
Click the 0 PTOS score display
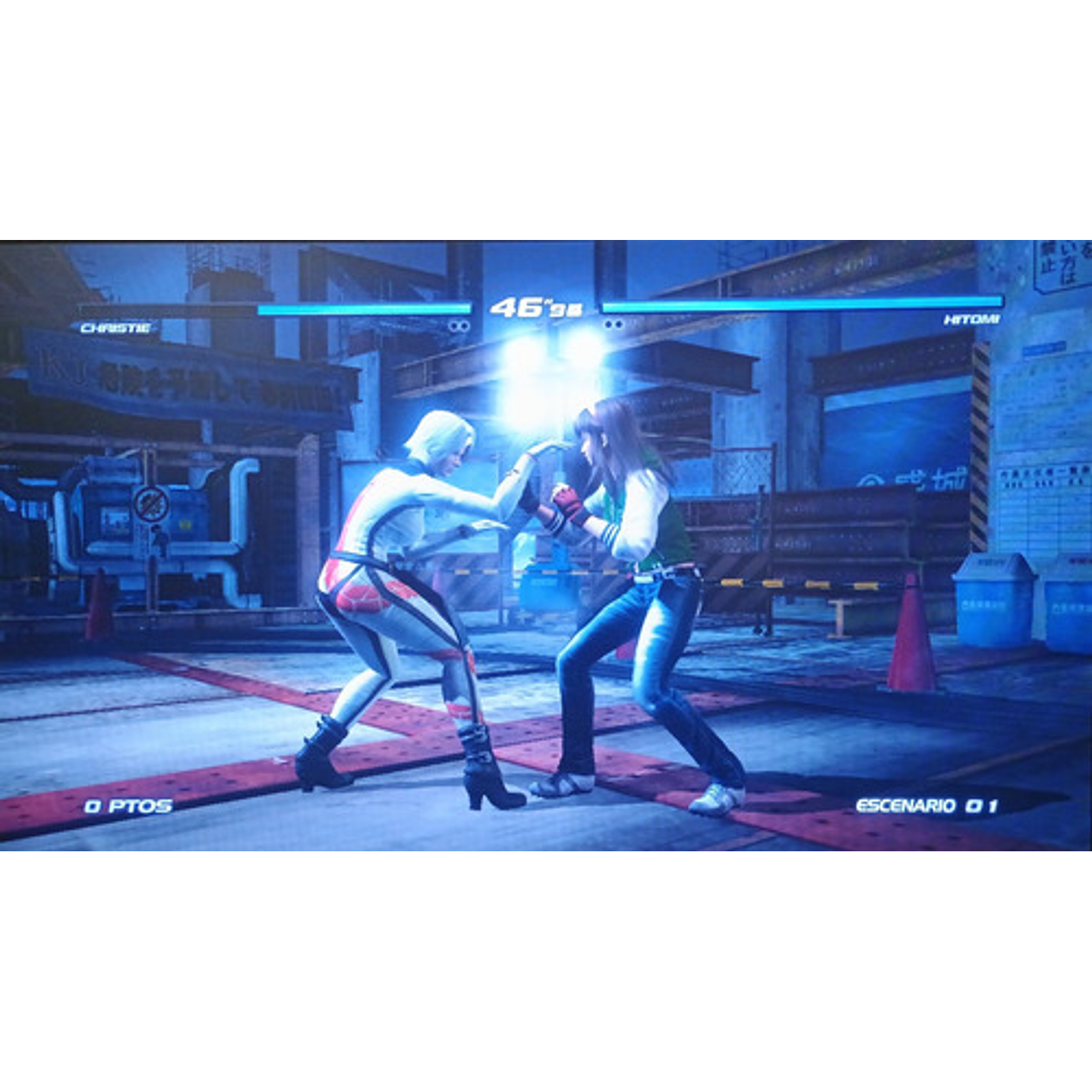128,807
